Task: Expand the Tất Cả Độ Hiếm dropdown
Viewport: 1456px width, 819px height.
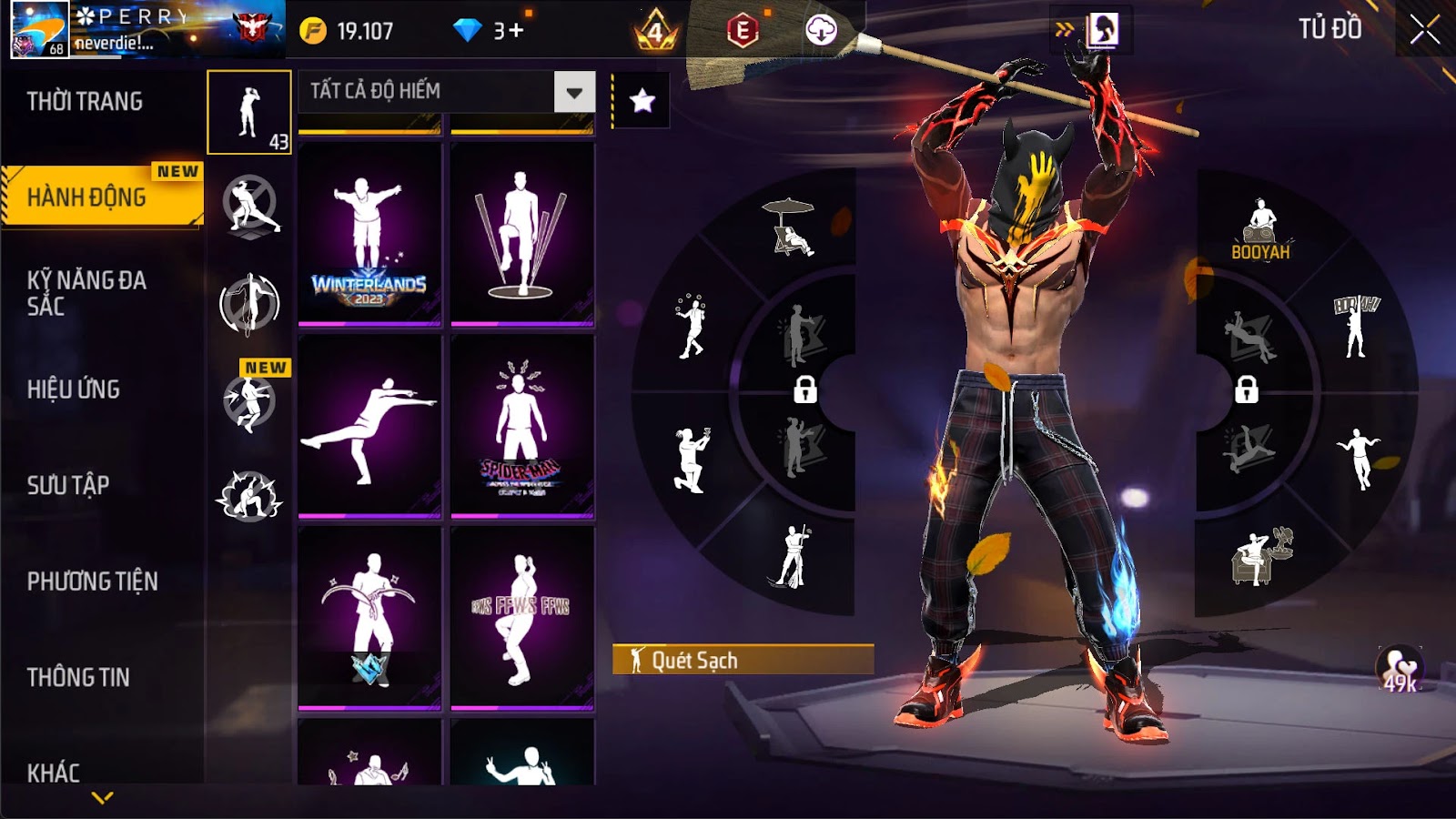Action: (574, 92)
